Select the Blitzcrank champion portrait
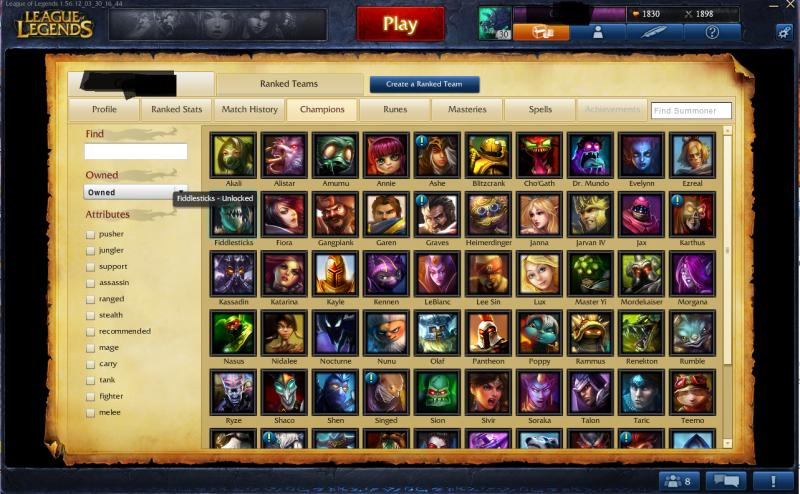 [x=488, y=154]
